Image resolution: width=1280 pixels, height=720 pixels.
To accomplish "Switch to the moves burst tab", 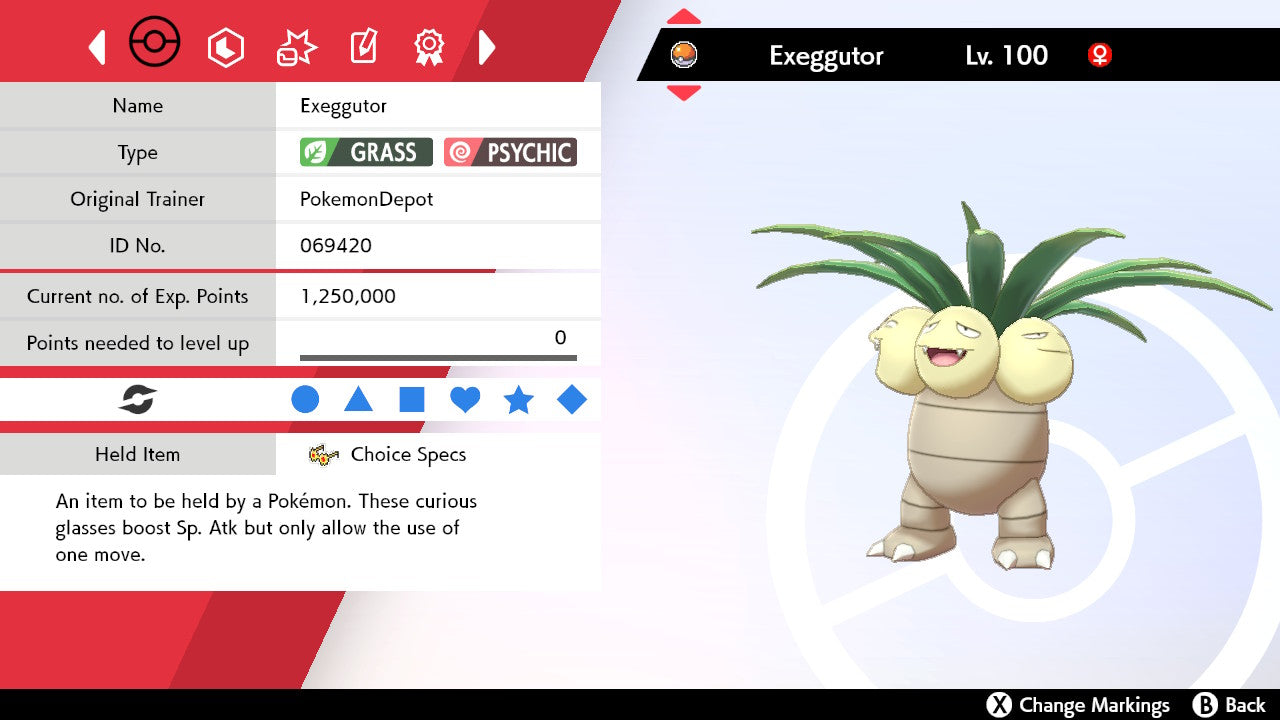I will [296, 47].
